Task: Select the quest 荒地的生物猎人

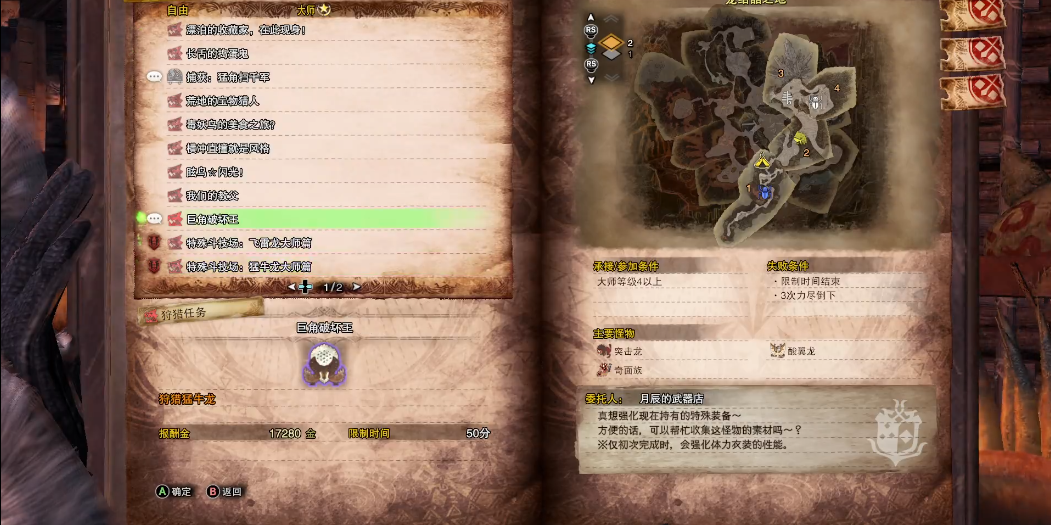Action: click(222, 101)
